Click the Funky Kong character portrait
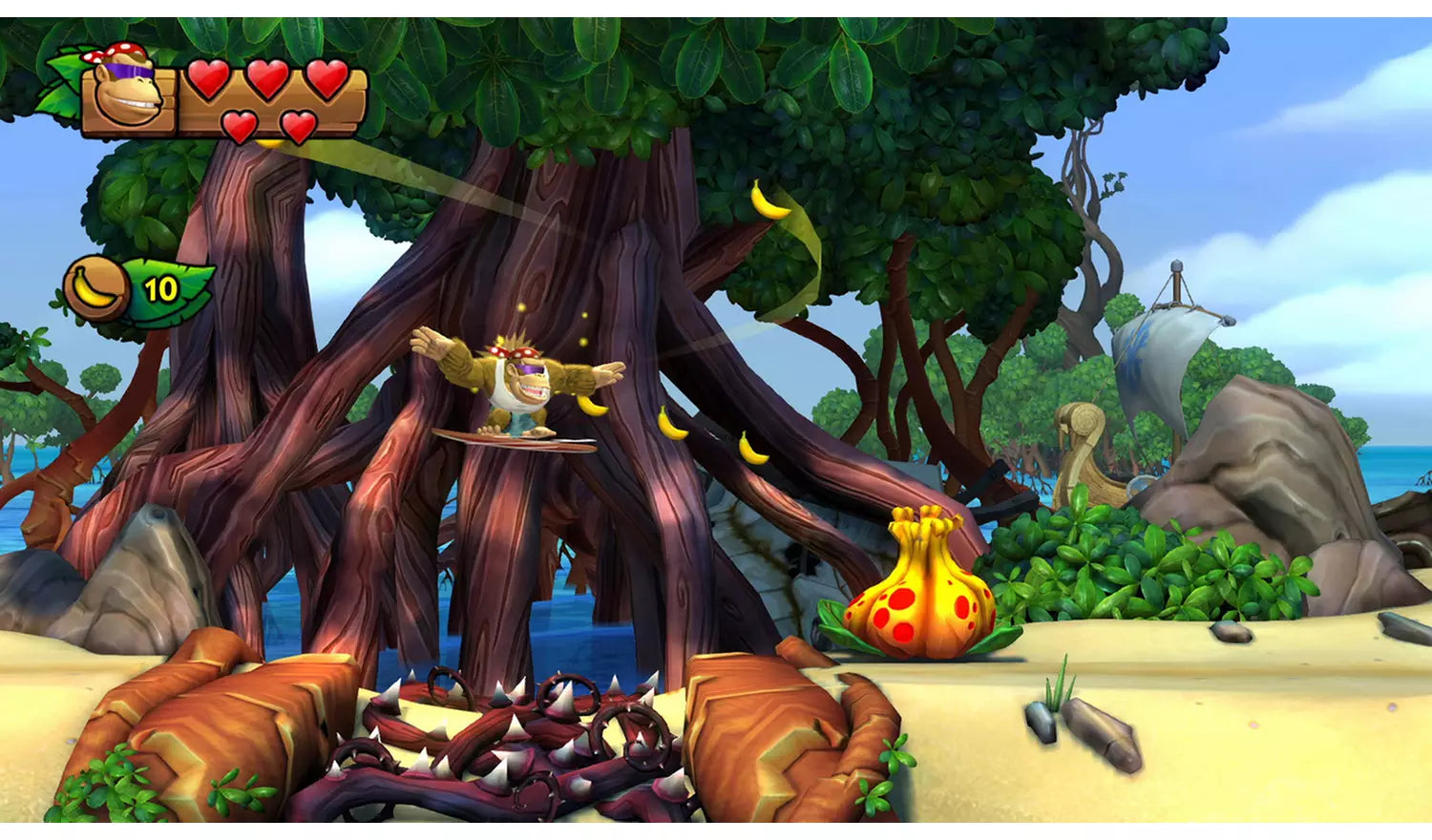 click(x=128, y=92)
